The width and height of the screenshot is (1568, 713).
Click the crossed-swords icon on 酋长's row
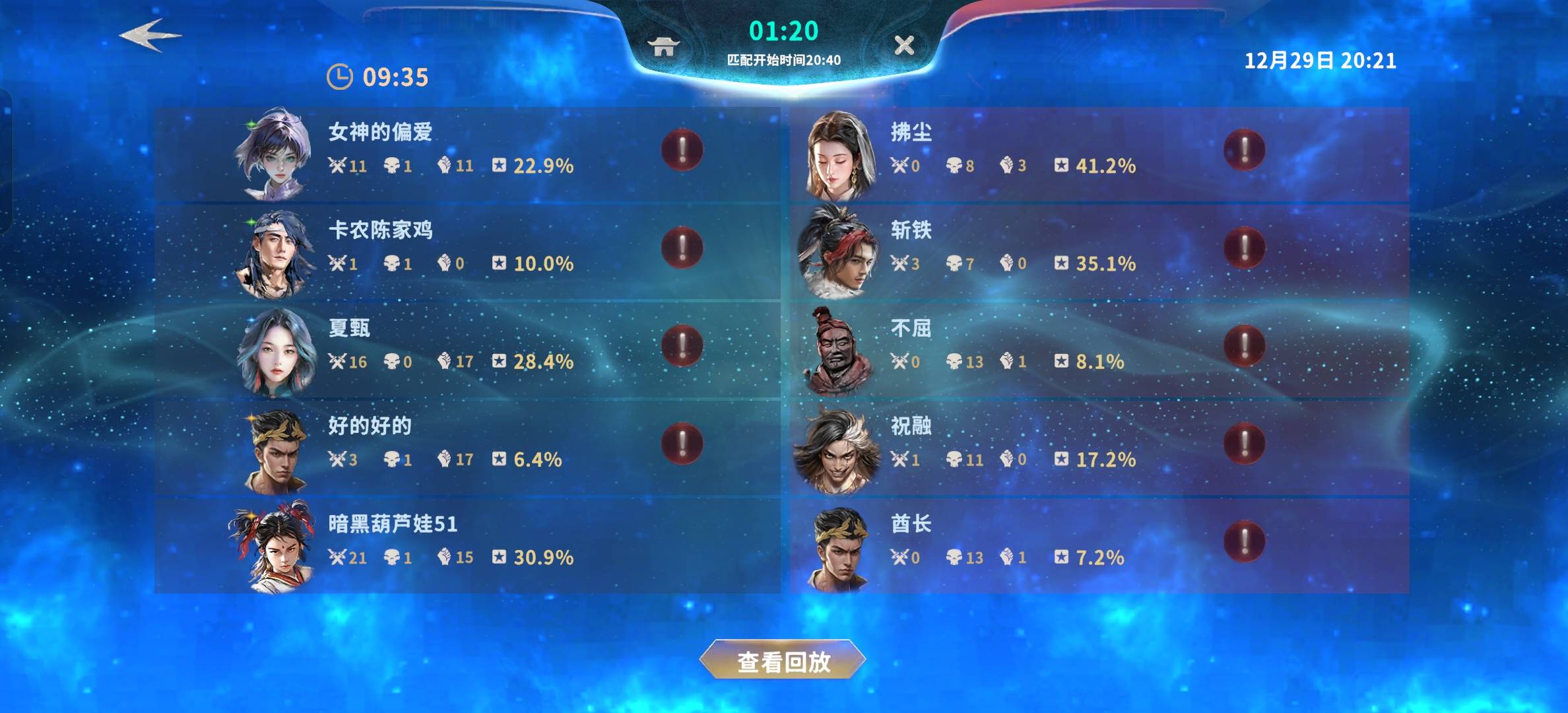899,557
